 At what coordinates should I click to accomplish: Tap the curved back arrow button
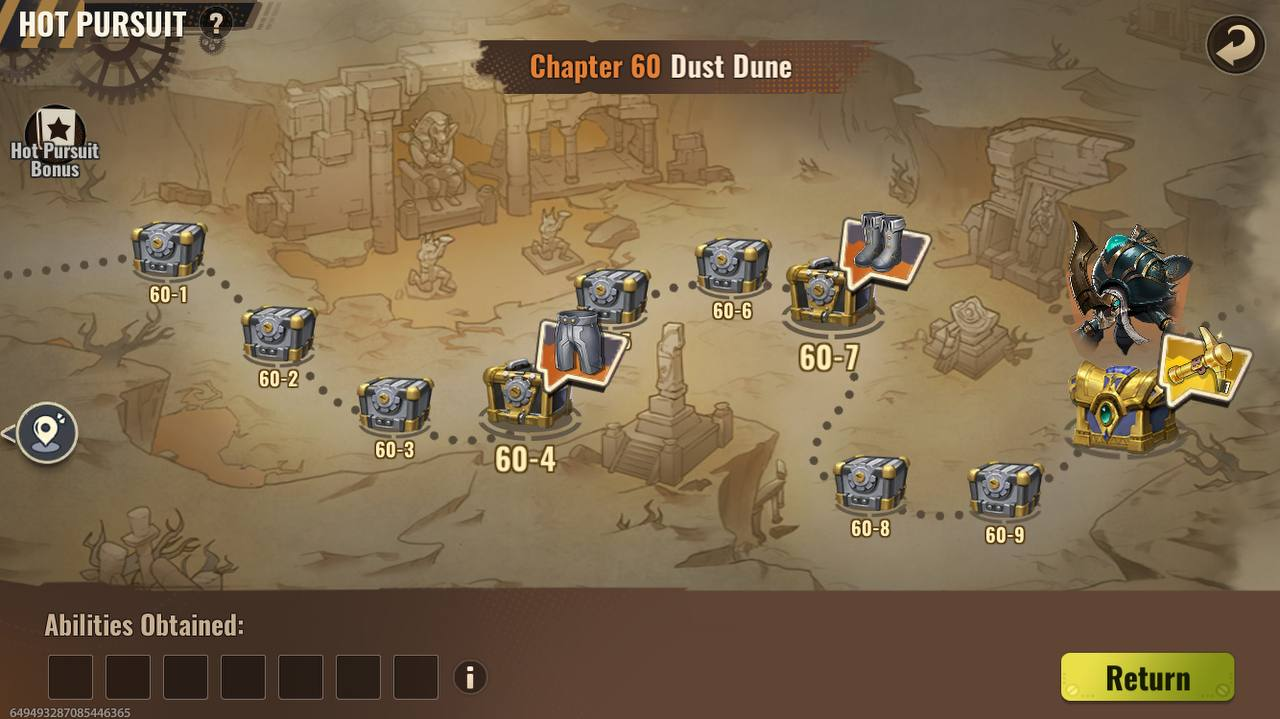click(1235, 45)
